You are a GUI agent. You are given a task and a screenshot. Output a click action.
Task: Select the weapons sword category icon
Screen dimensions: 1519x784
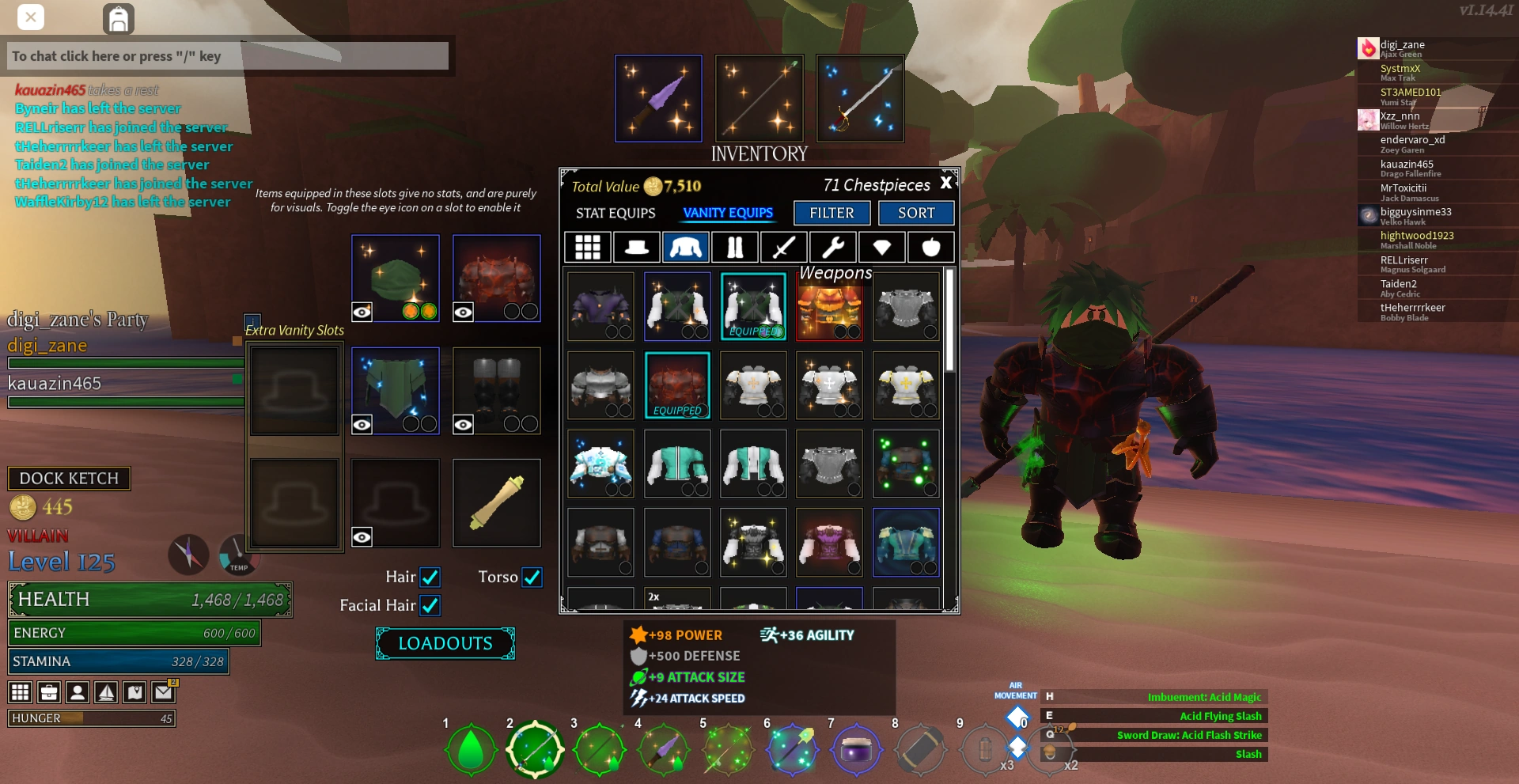tap(783, 247)
